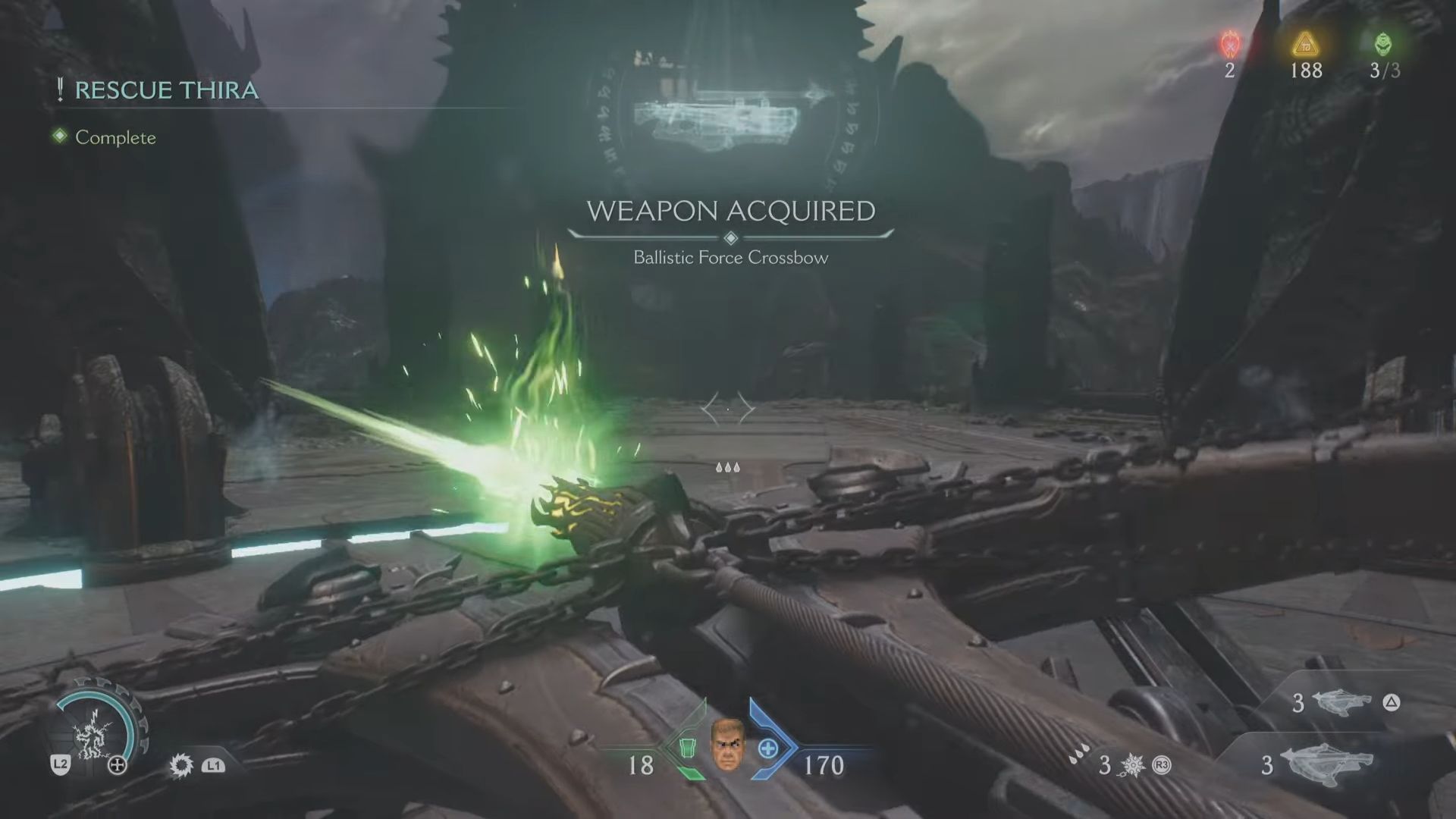Select the gold triangle currency icon
The height and width of the screenshot is (819, 1456).
[x=1305, y=45]
